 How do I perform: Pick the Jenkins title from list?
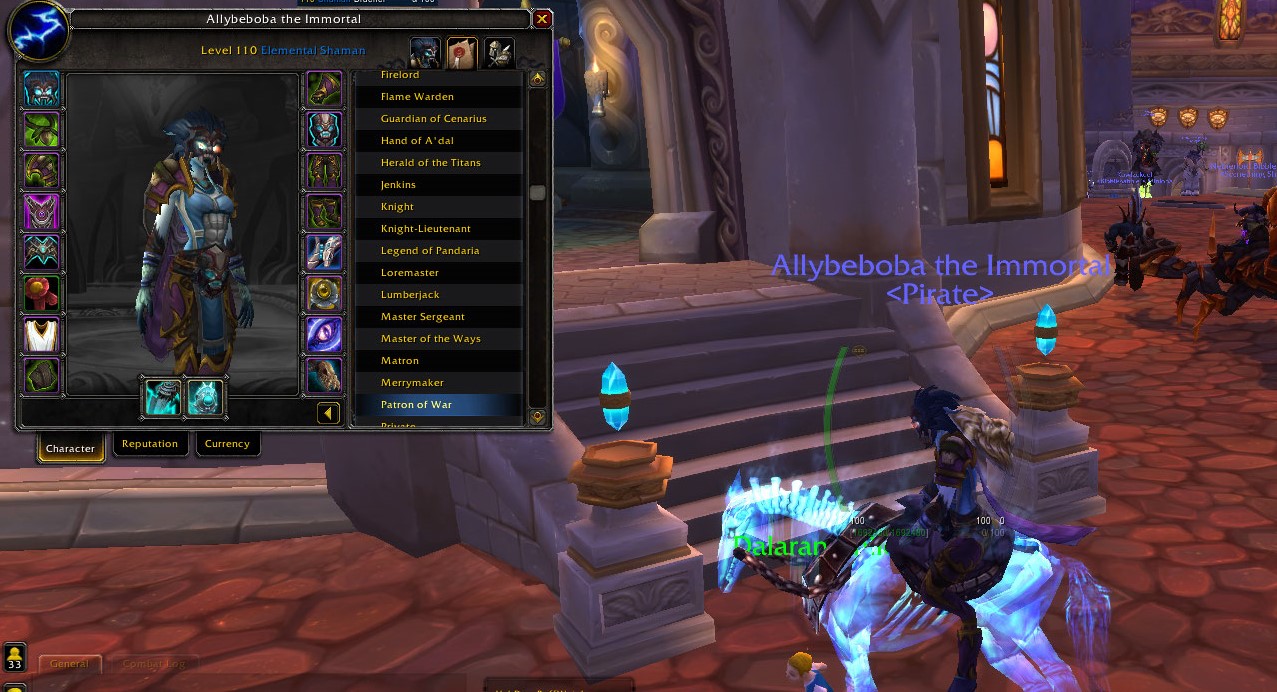pos(398,185)
